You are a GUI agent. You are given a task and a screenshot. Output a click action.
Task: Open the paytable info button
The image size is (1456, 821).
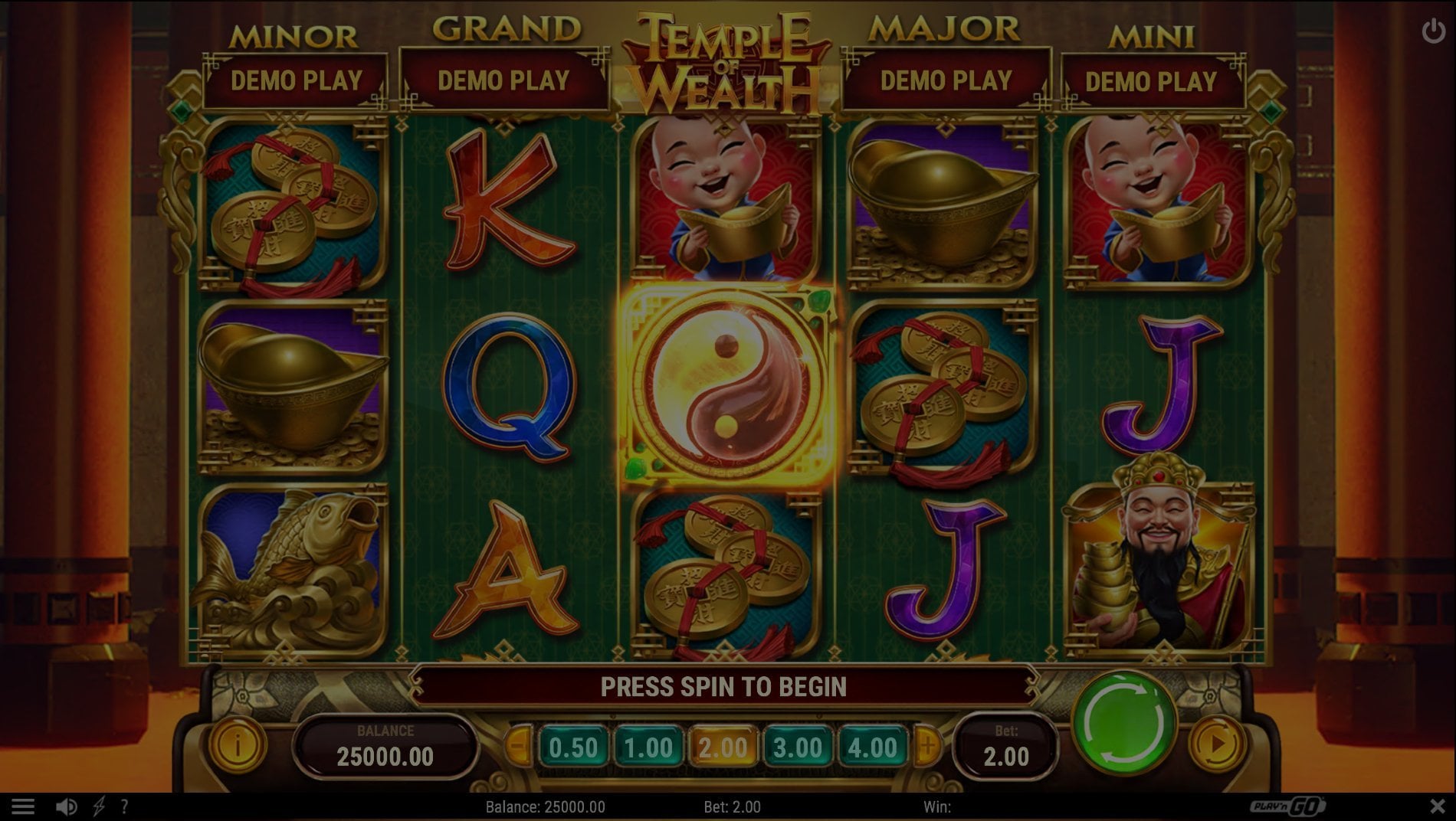pyautogui.click(x=238, y=744)
